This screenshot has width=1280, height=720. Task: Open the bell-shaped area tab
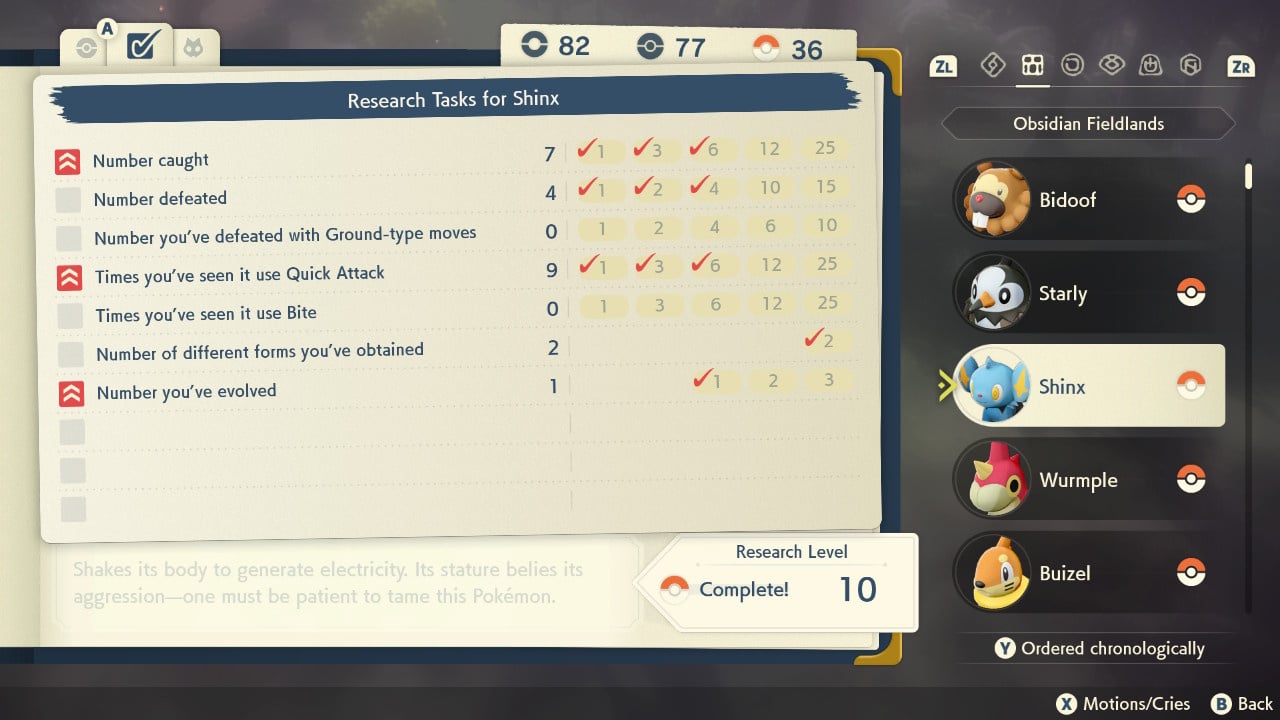(1151, 66)
